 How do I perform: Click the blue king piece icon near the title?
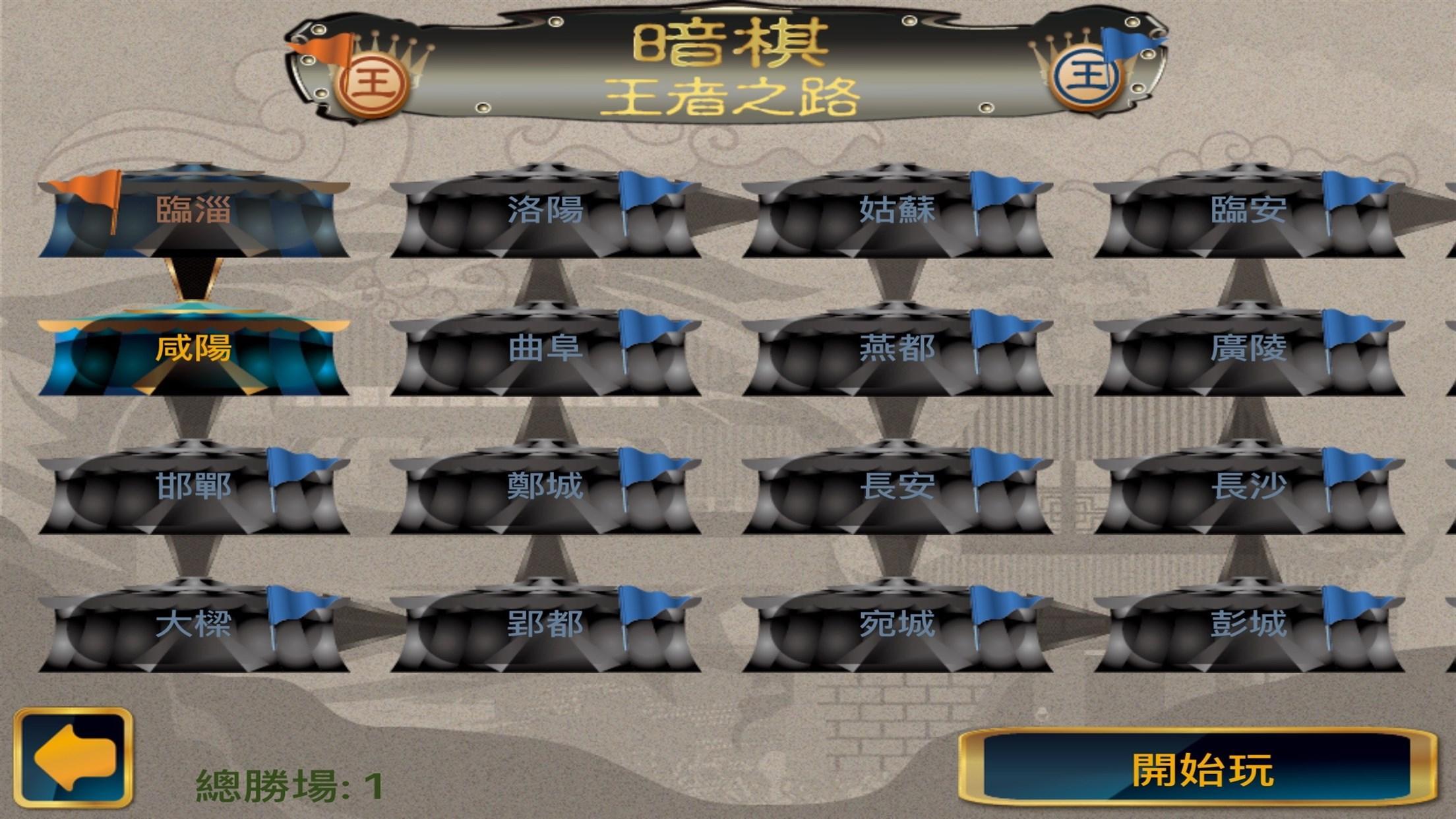click(1087, 77)
